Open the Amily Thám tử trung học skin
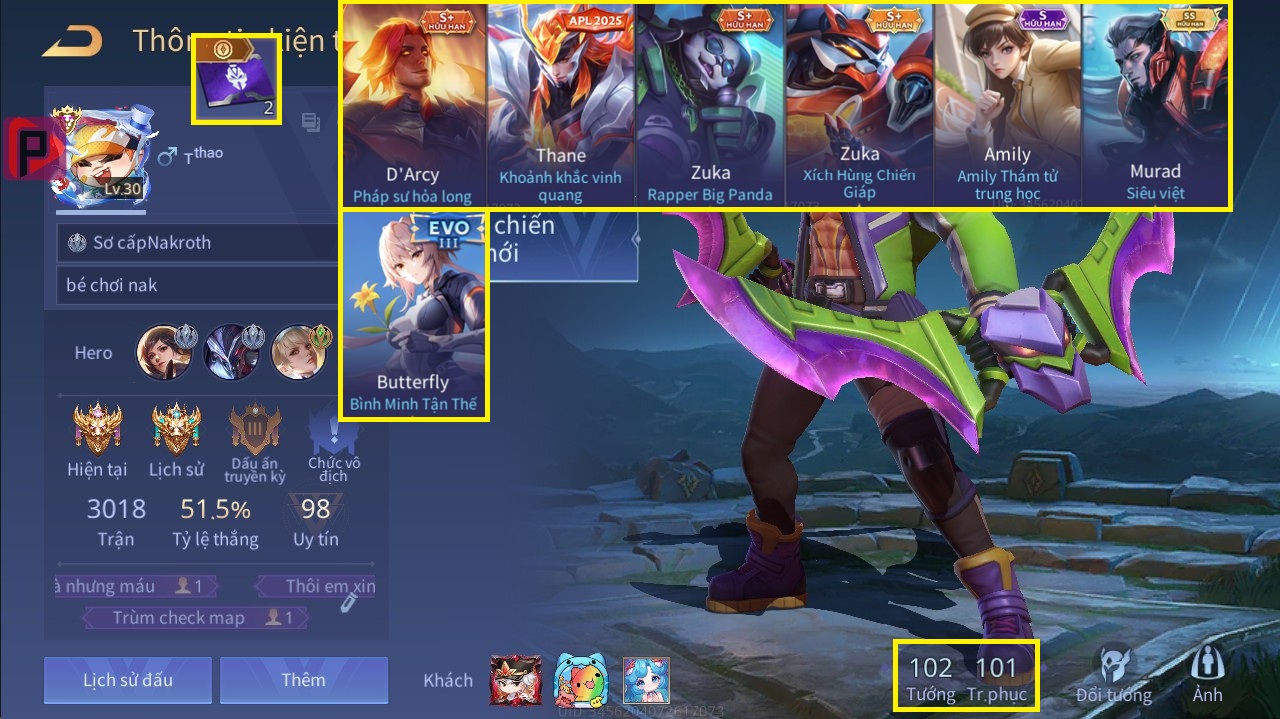This screenshot has height=719, width=1280. [1007, 105]
